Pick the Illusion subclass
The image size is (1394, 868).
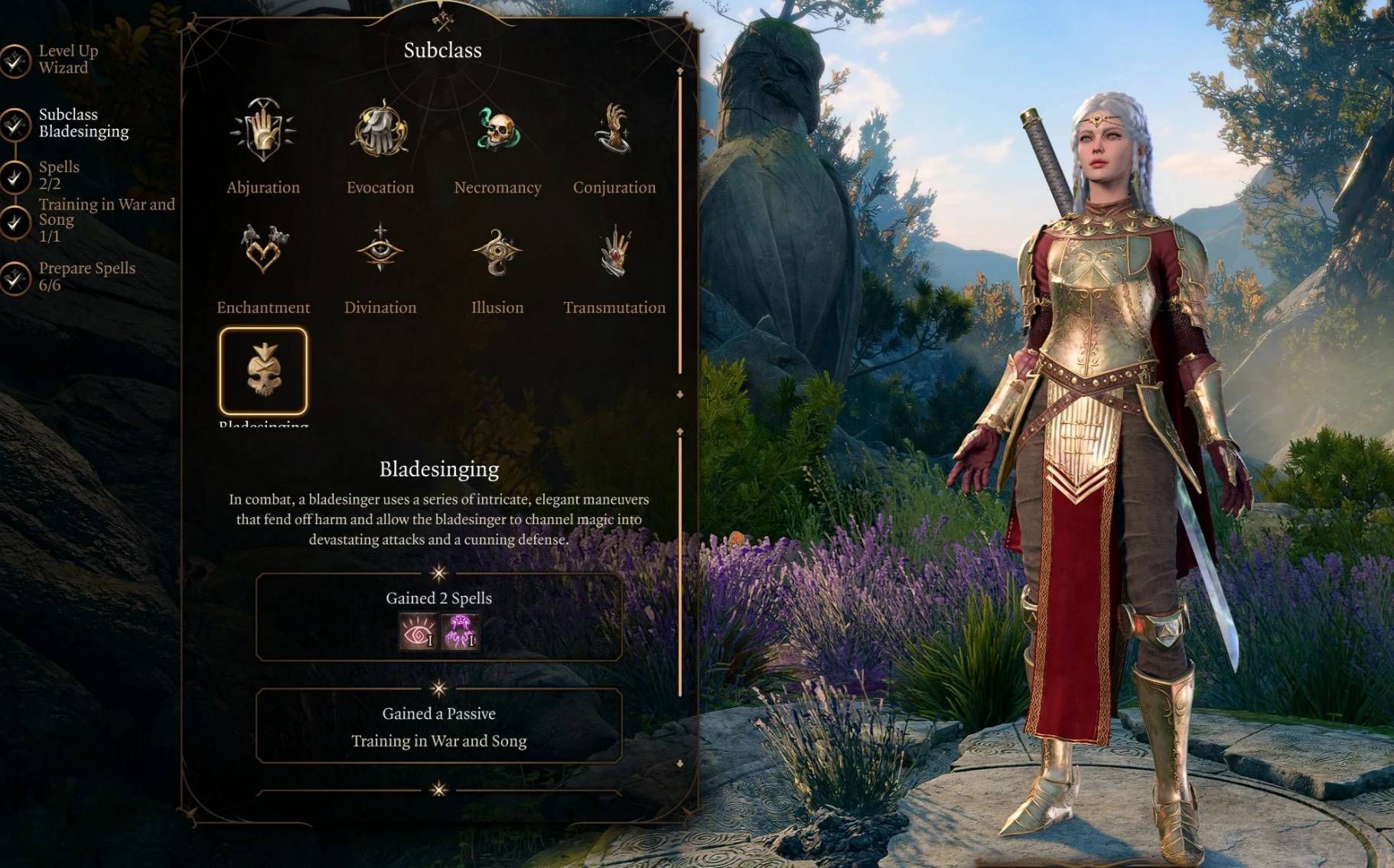(497, 250)
